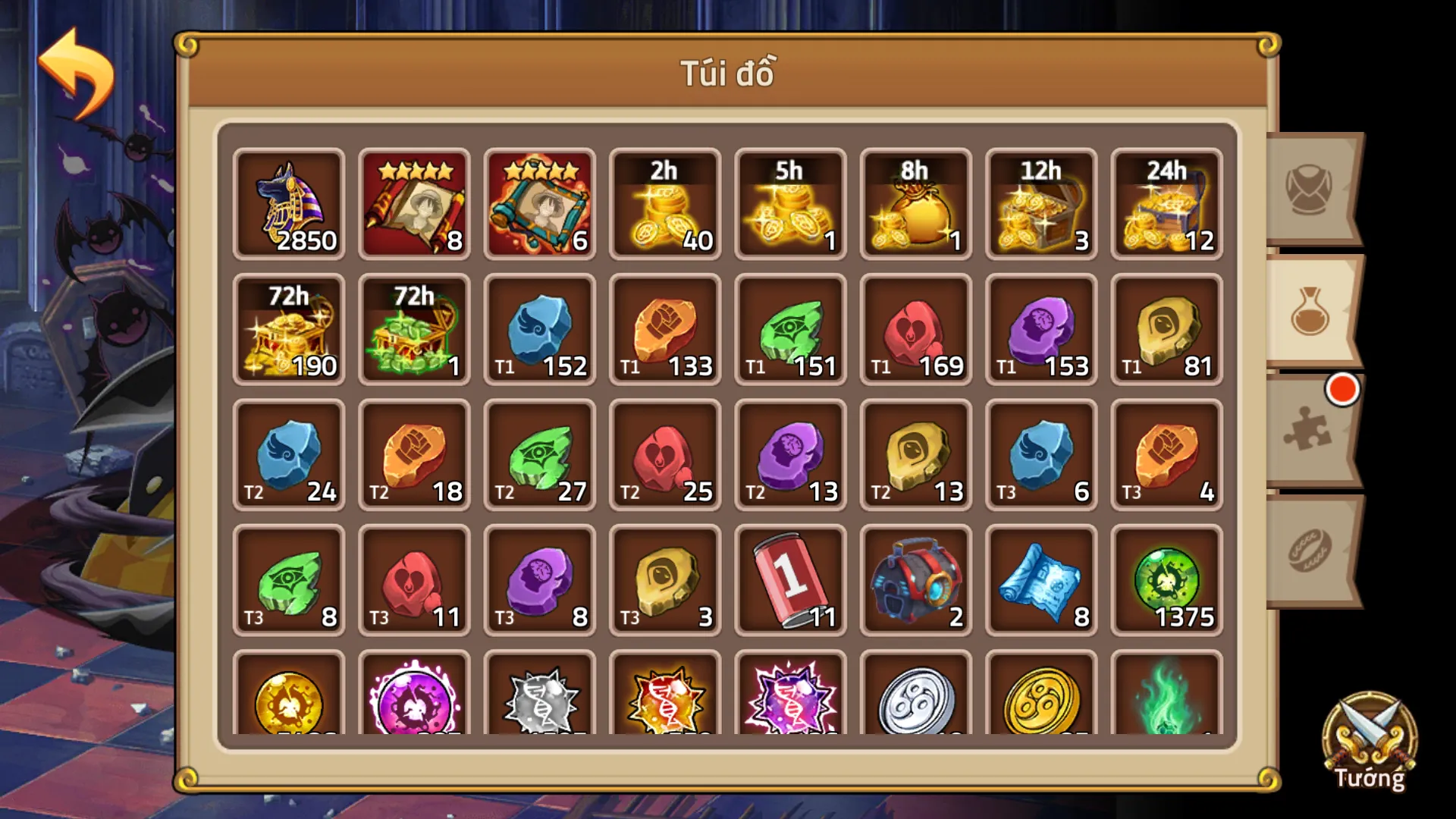Image resolution: width=1456 pixels, height=819 pixels.
Task: Select the T1 red stone showing 169
Action: tap(915, 329)
